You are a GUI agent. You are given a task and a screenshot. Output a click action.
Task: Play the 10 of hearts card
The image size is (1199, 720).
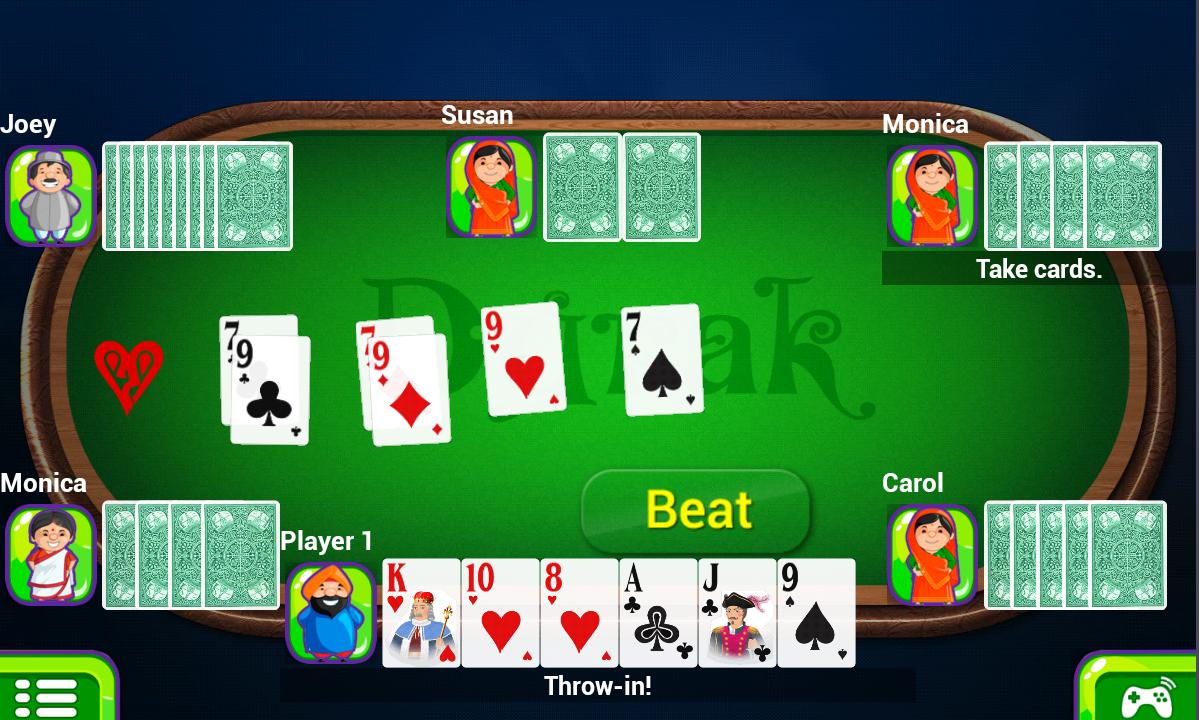coord(500,613)
